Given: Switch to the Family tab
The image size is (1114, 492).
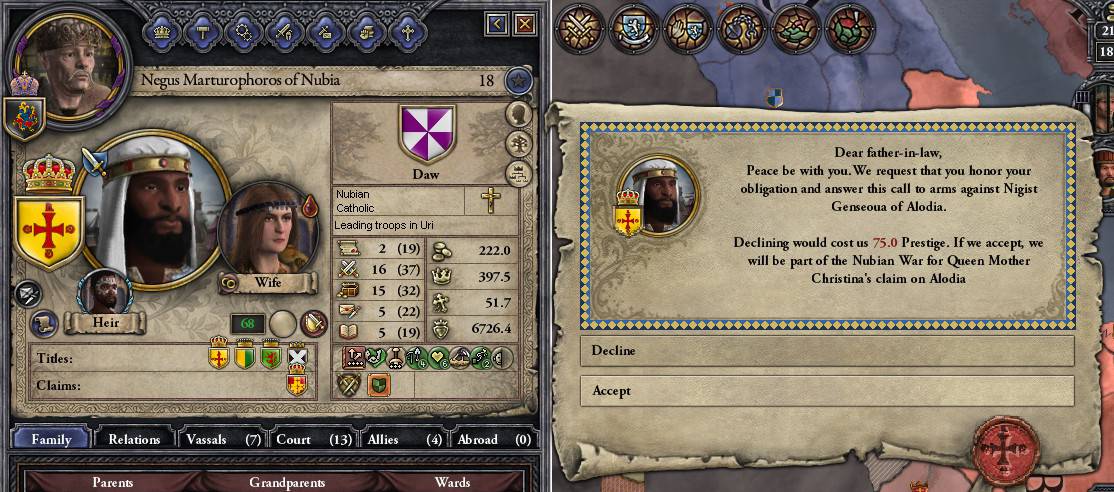Looking at the screenshot, I should tap(51, 439).
